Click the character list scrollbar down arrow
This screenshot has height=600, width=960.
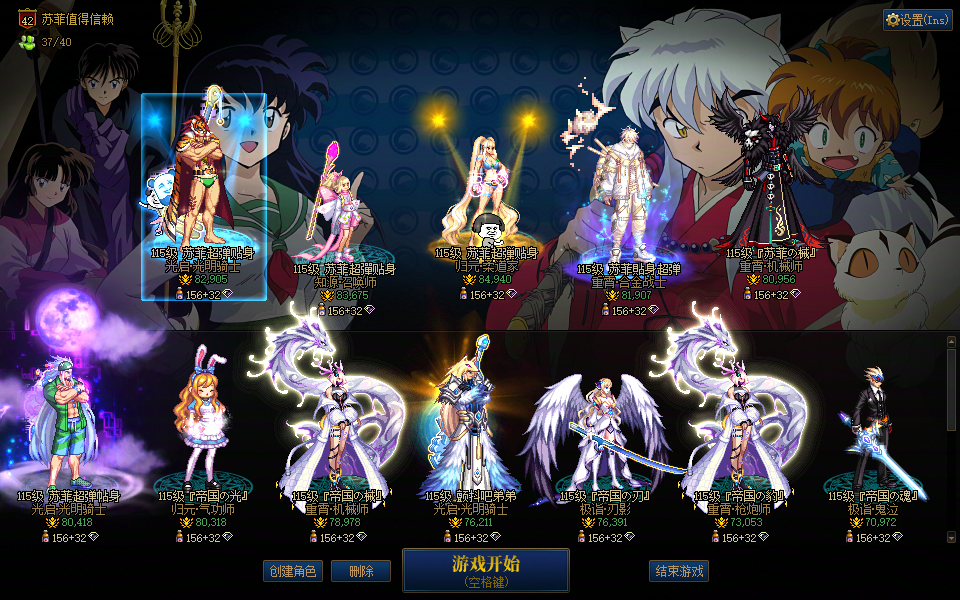[x=951, y=538]
